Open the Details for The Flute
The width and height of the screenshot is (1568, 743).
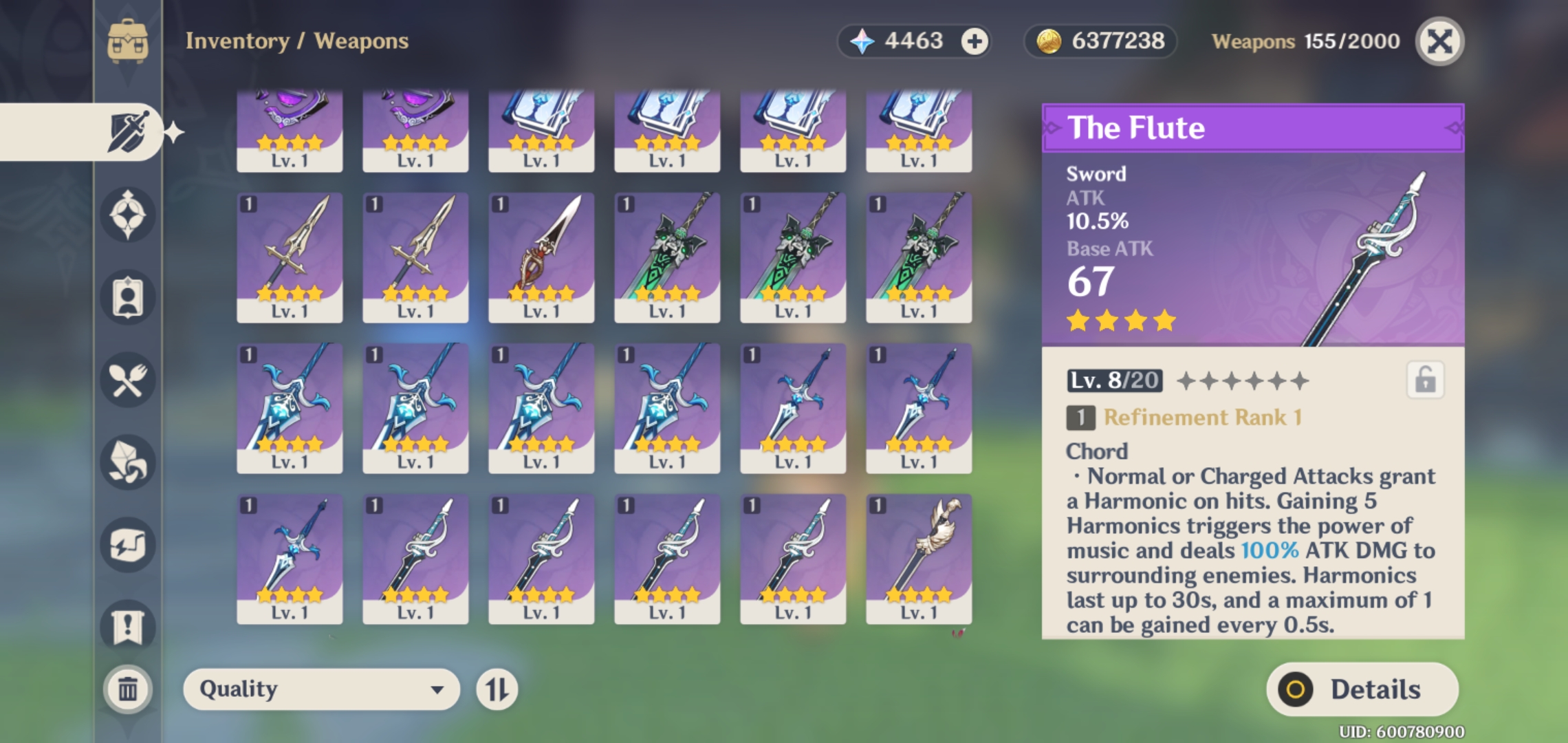[1362, 689]
